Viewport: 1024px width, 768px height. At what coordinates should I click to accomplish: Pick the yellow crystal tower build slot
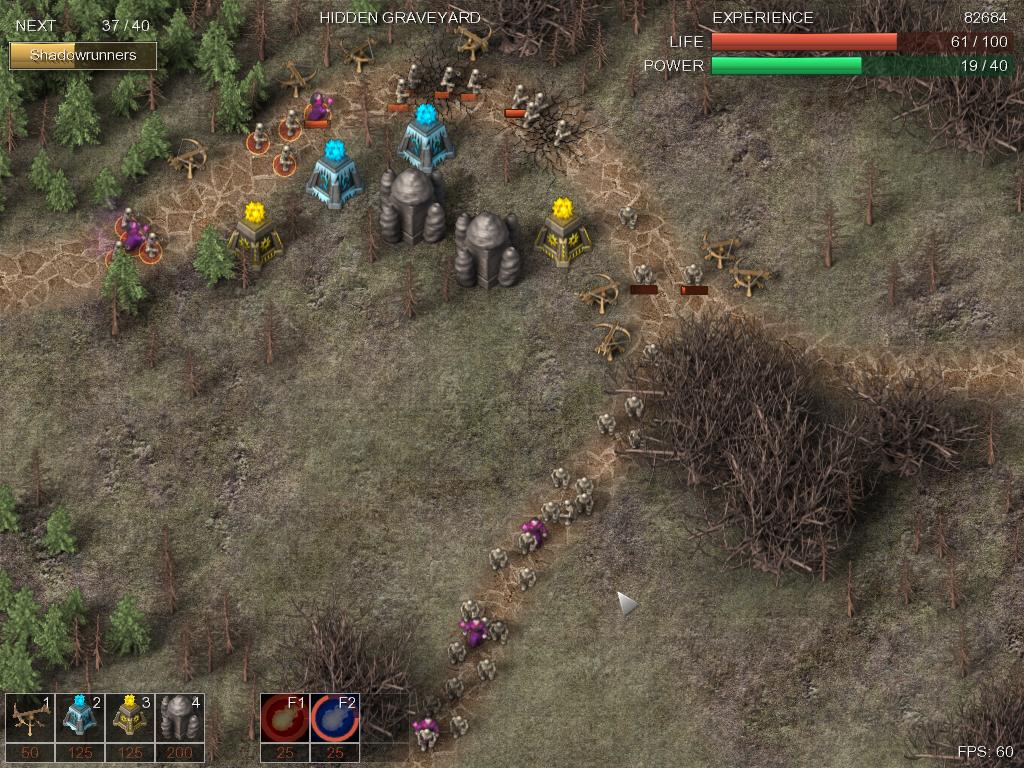point(130,718)
